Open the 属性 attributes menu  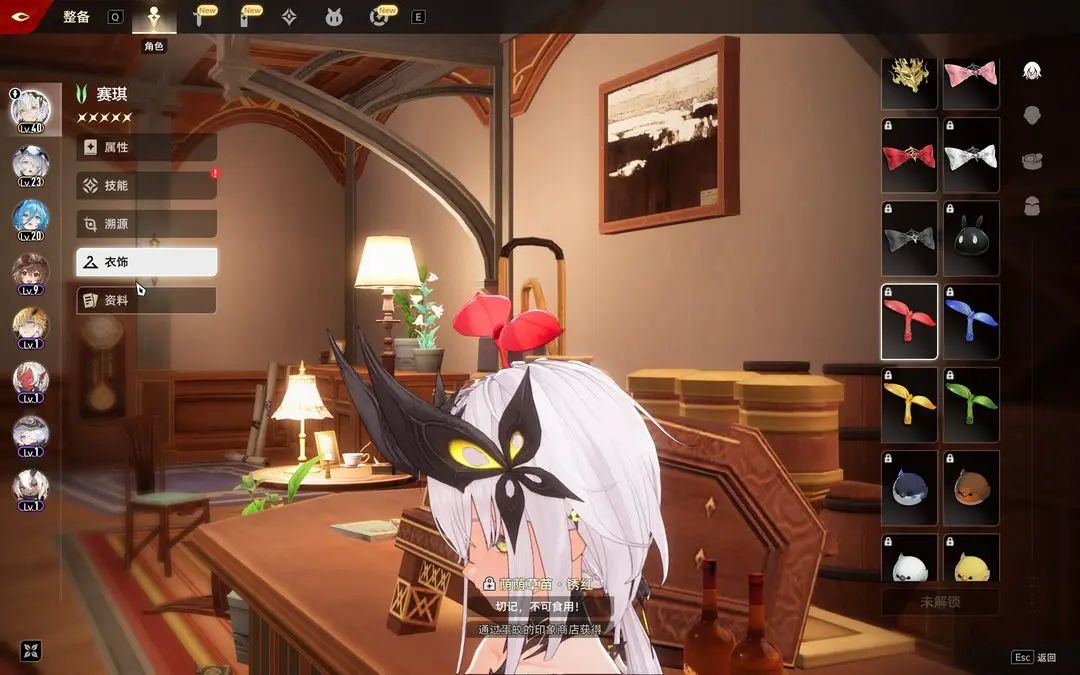146,147
